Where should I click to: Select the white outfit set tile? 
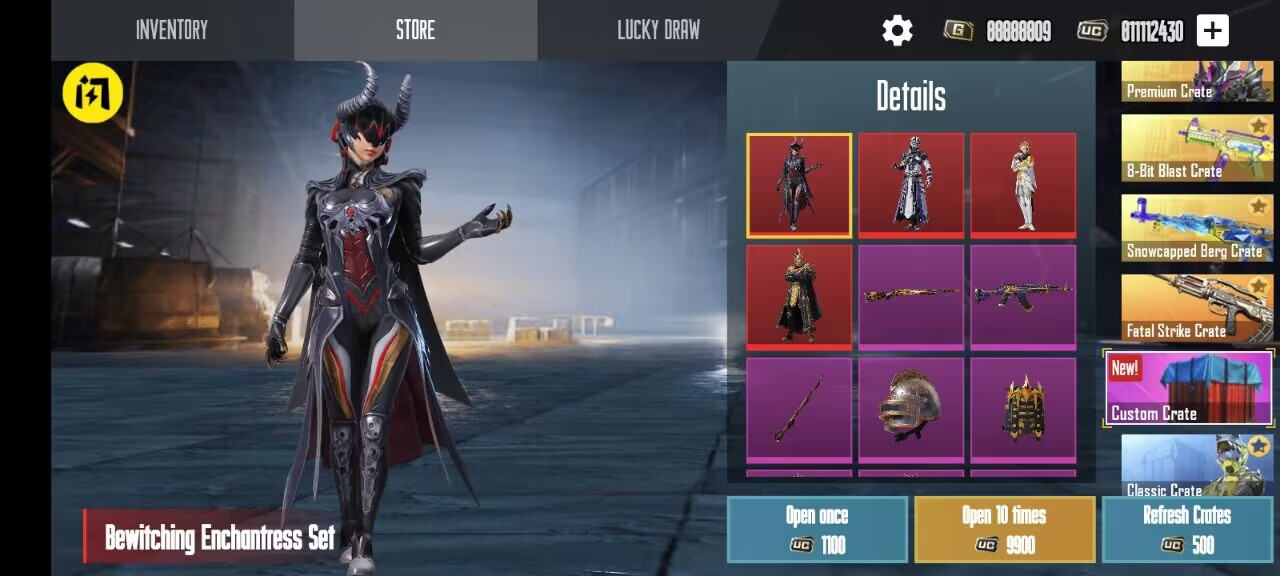click(x=1023, y=185)
